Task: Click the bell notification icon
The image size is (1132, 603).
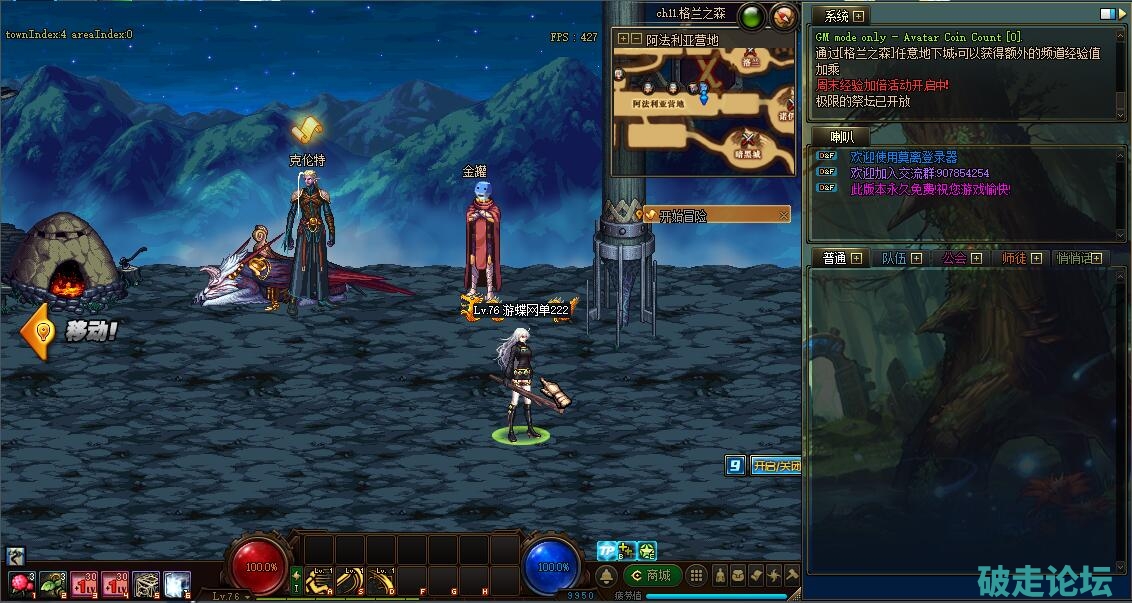Action: pos(607,576)
